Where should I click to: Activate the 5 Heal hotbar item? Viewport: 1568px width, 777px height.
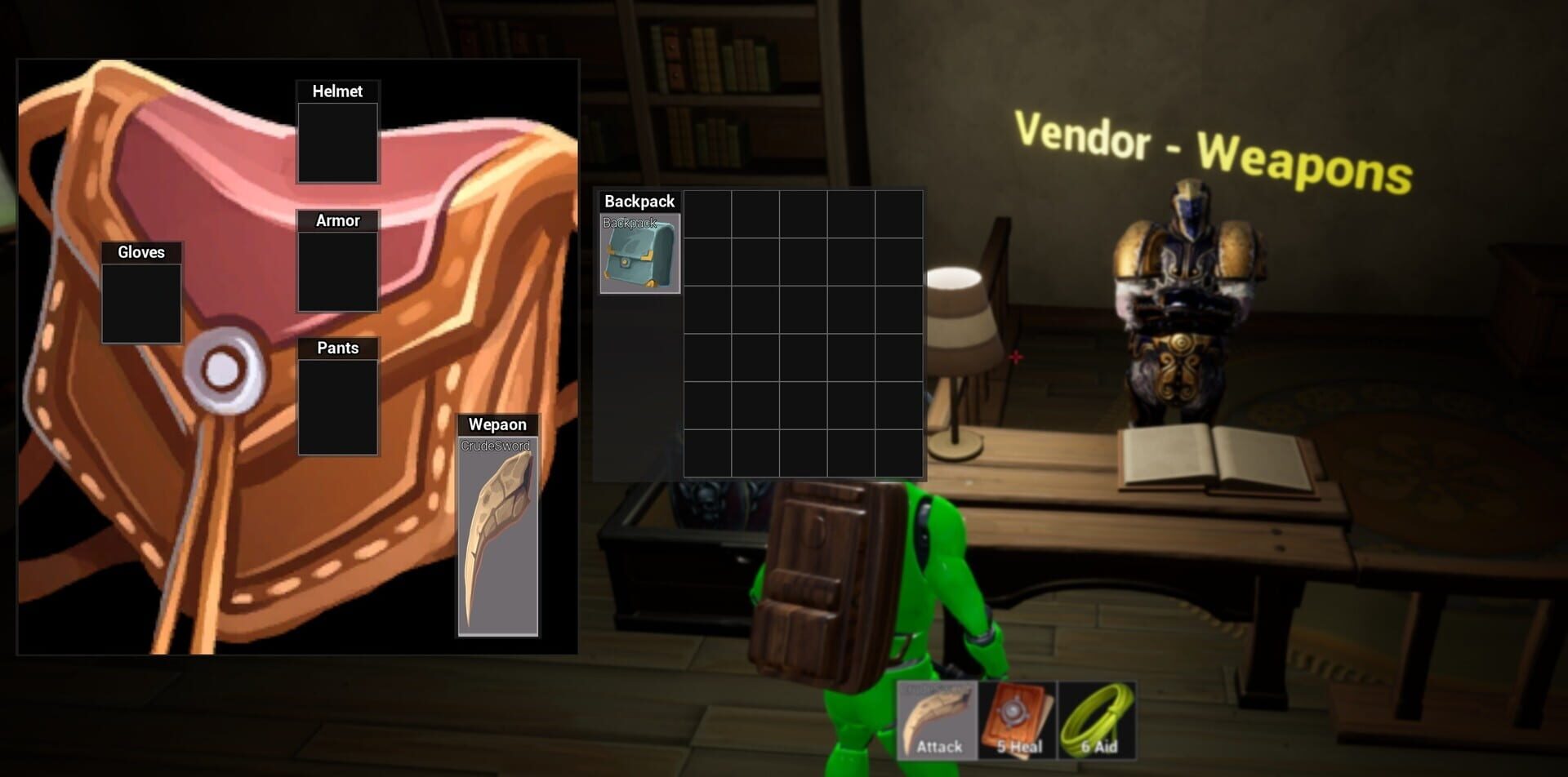pyautogui.click(x=1015, y=718)
